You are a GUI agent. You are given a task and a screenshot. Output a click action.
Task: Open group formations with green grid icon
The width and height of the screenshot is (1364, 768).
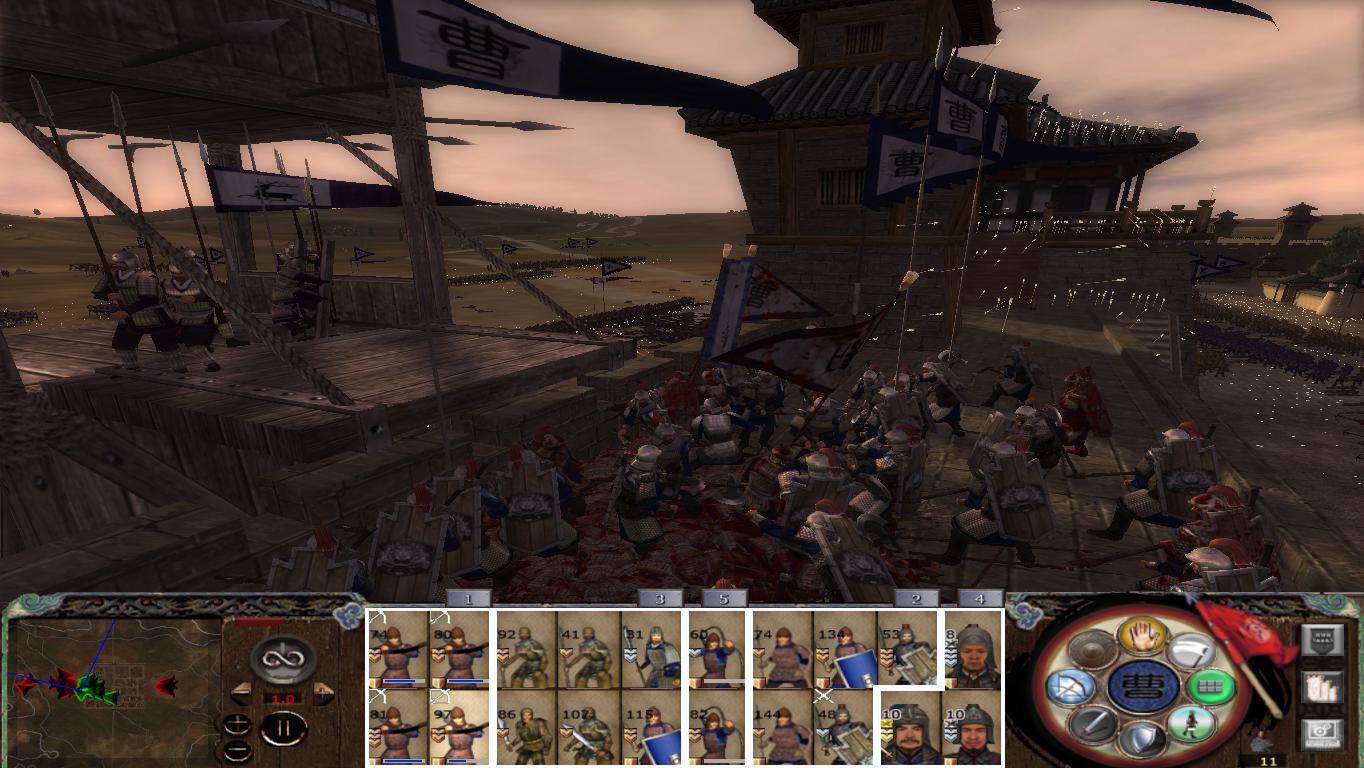pos(1211,687)
